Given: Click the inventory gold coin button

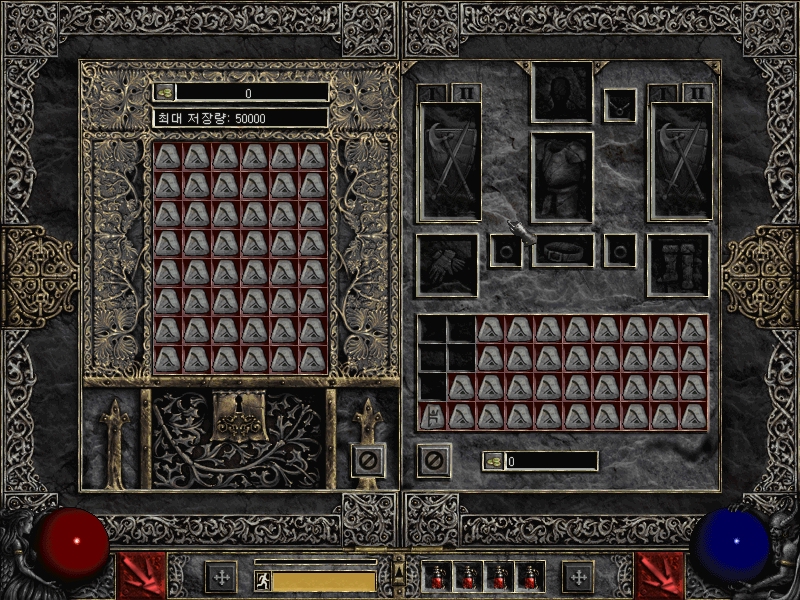Looking at the screenshot, I should 494,461.
